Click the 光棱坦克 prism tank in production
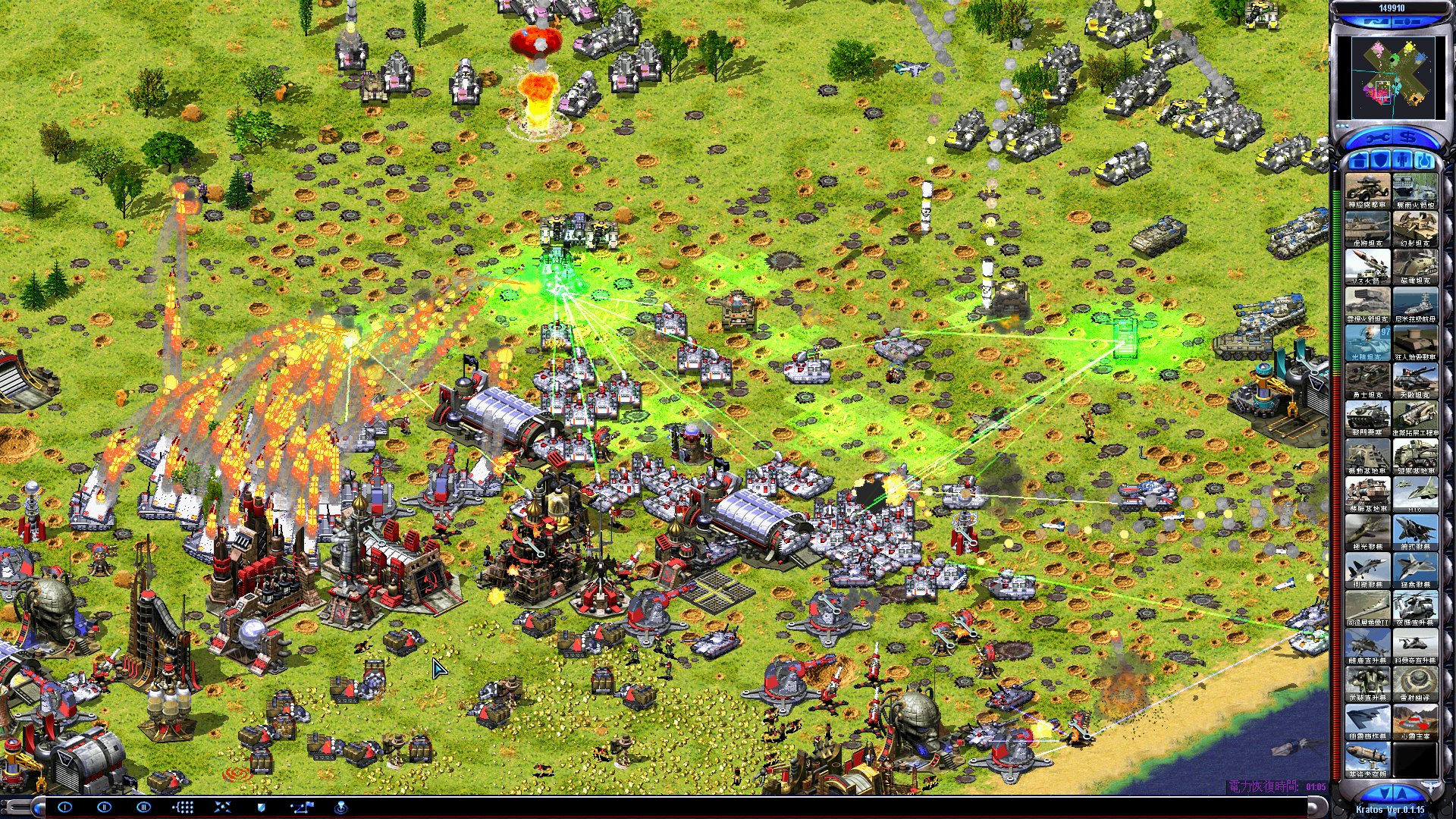Viewport: 1456px width, 819px height. [x=1368, y=342]
